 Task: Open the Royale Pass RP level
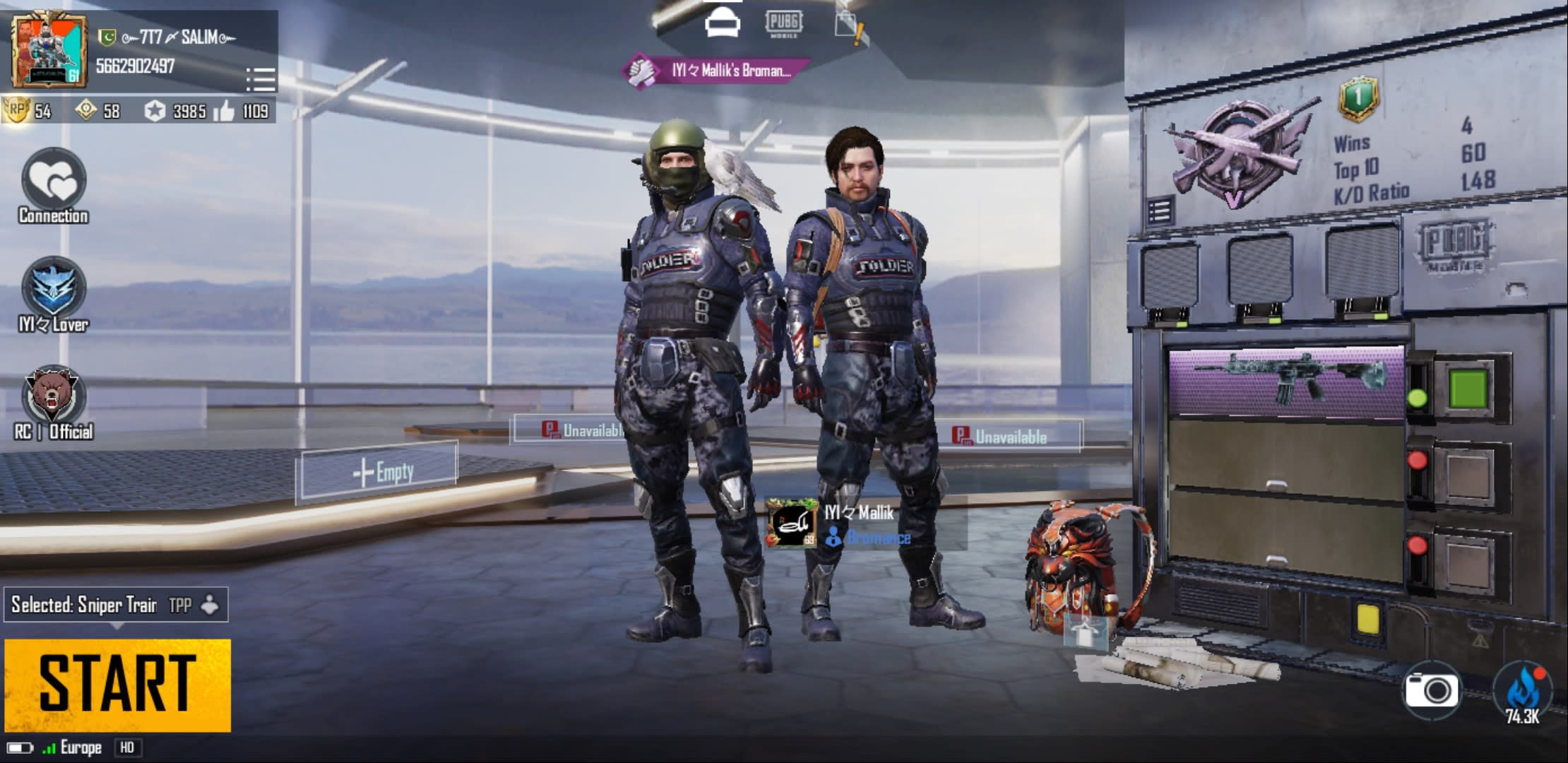click(x=28, y=111)
